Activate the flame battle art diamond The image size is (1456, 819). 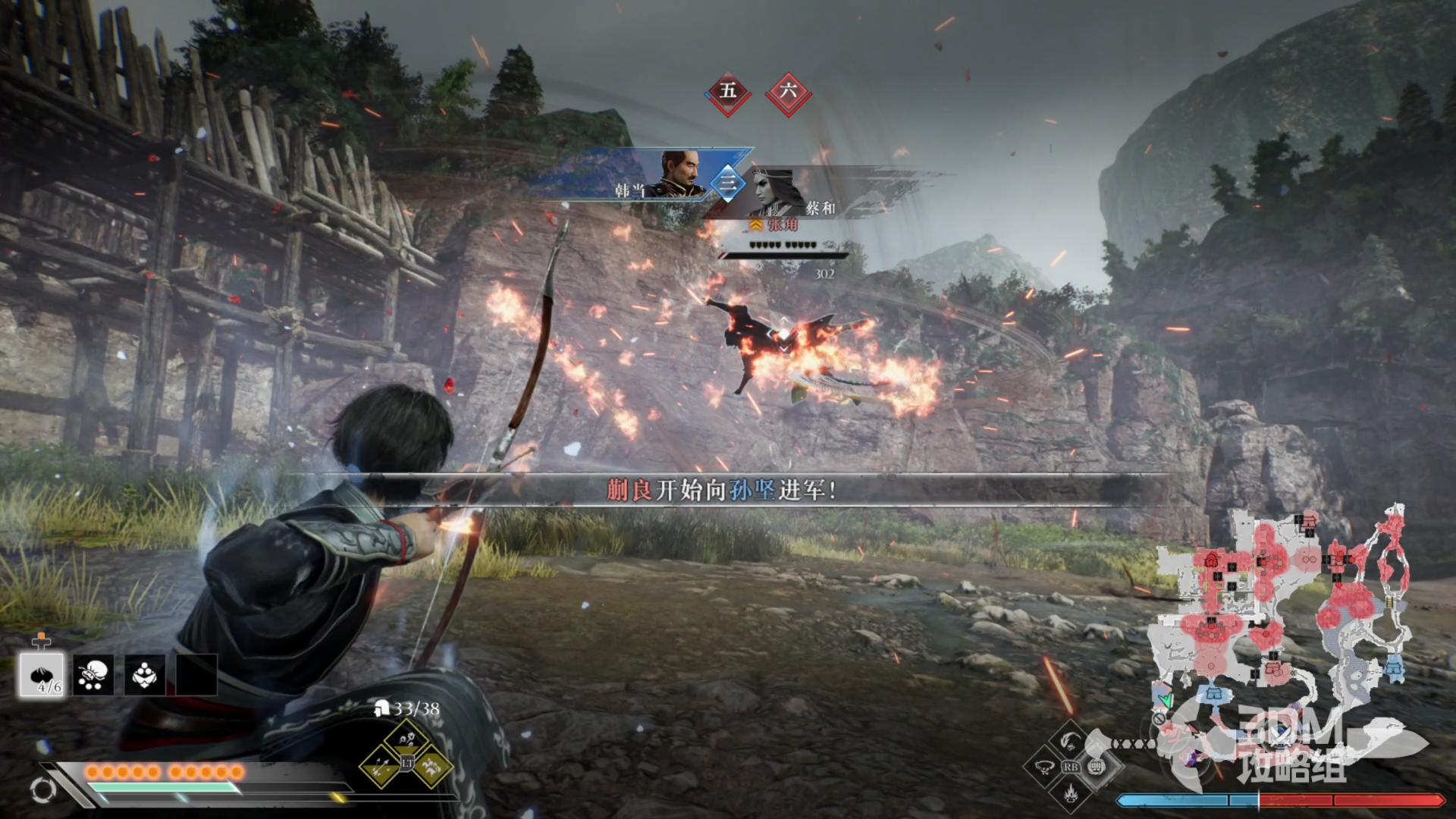[1070, 793]
